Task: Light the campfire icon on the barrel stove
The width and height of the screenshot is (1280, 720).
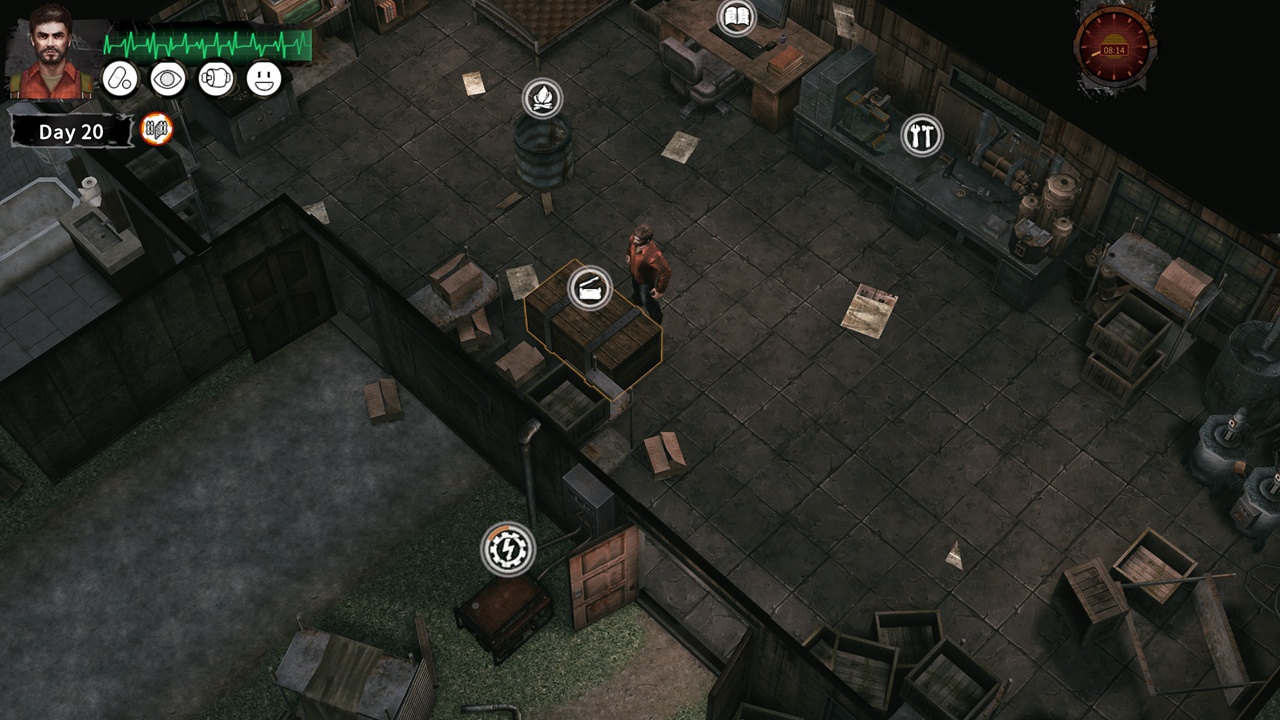Action: 540,98
